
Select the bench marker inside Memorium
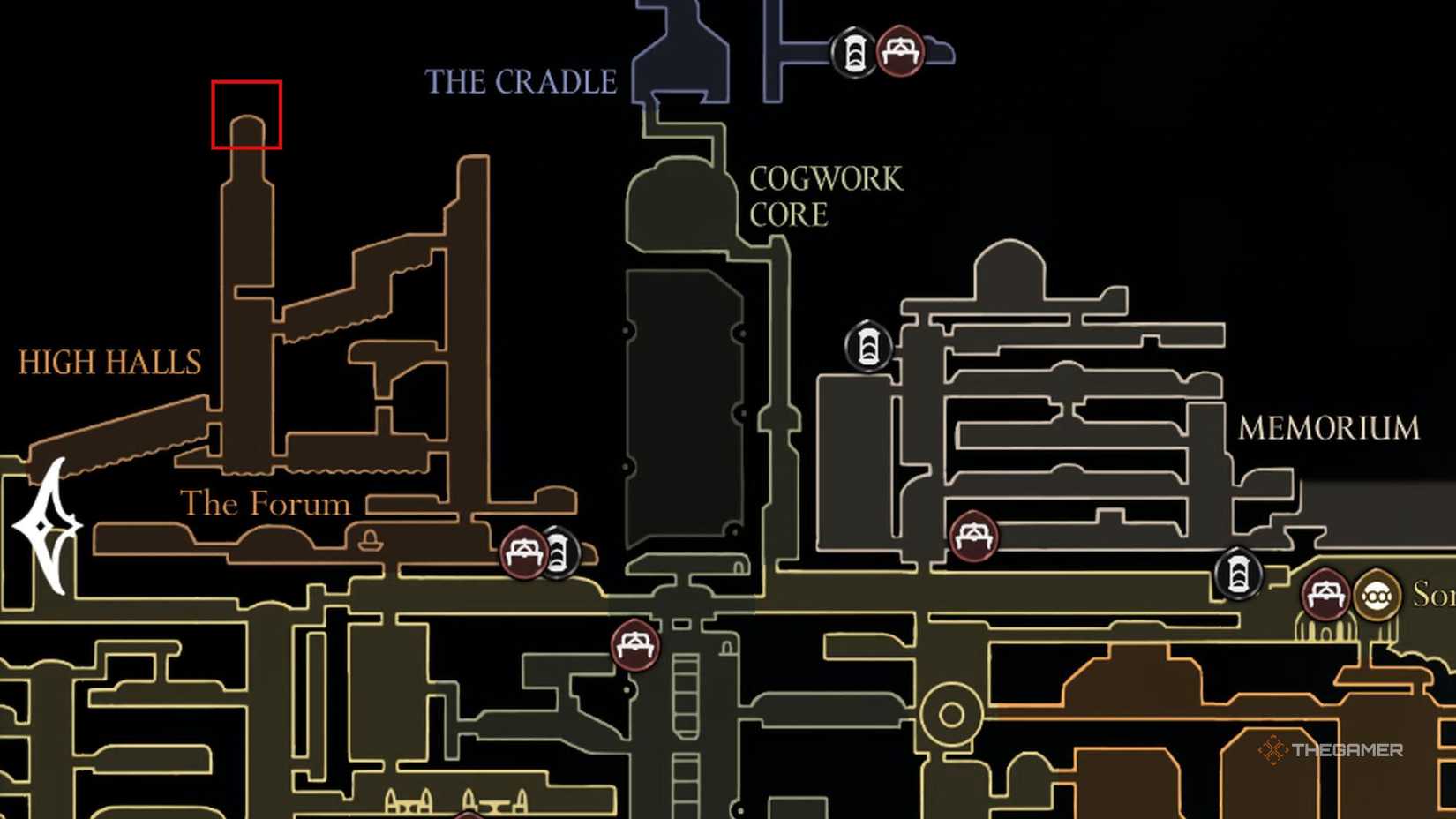975,535
